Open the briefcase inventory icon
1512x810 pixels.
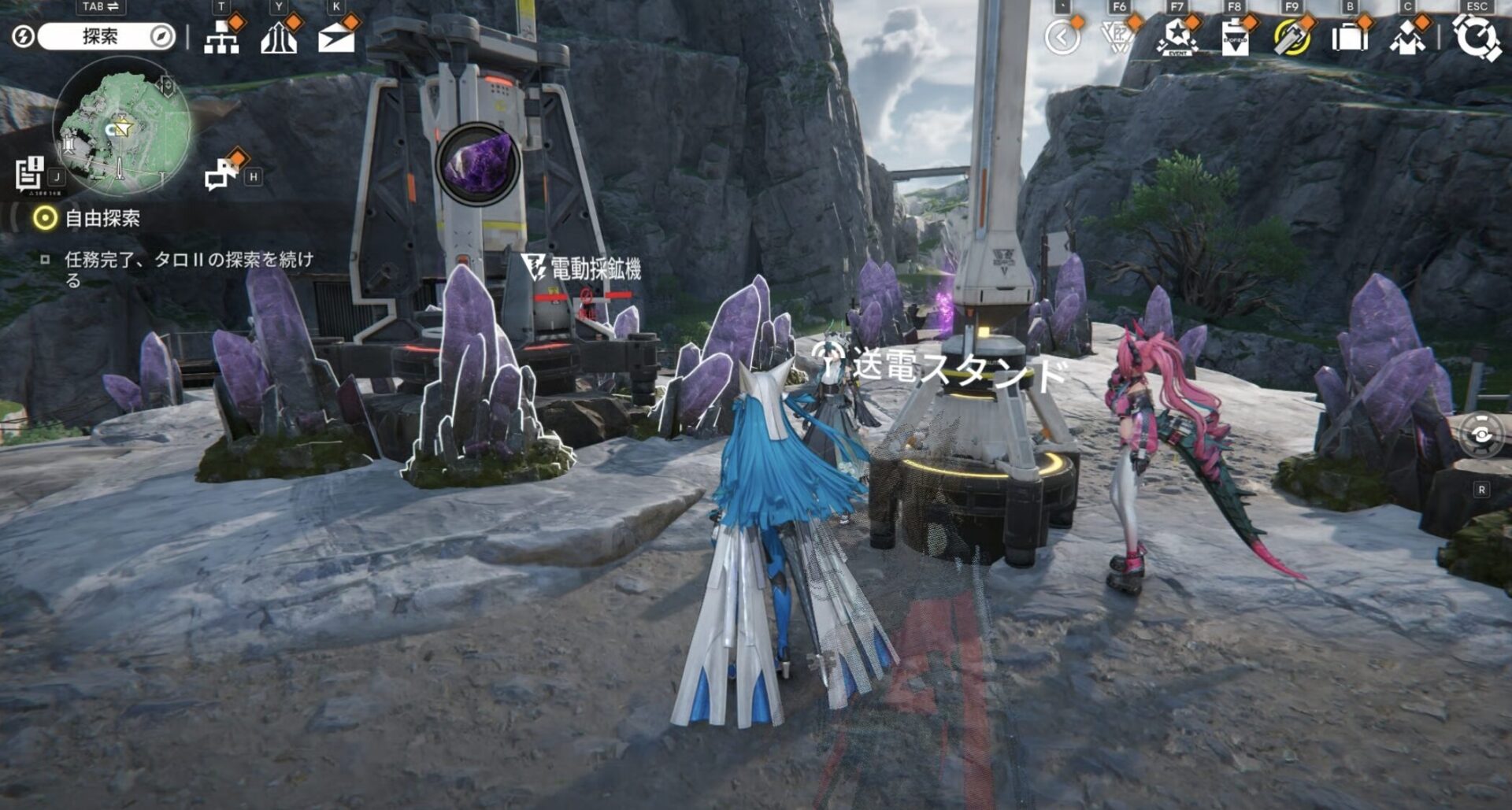click(x=1349, y=37)
